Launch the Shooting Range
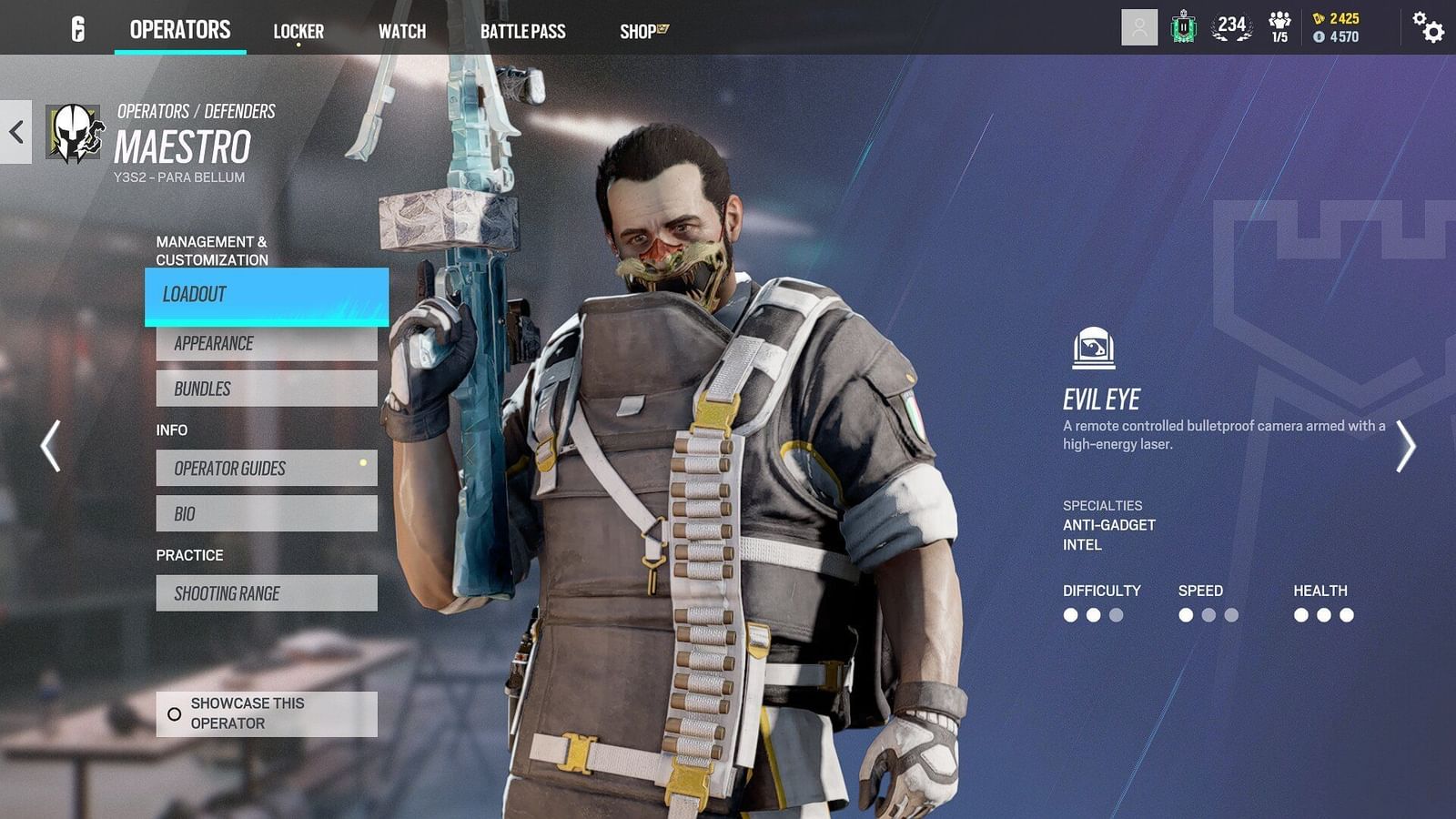The height and width of the screenshot is (819, 1456). [267, 592]
